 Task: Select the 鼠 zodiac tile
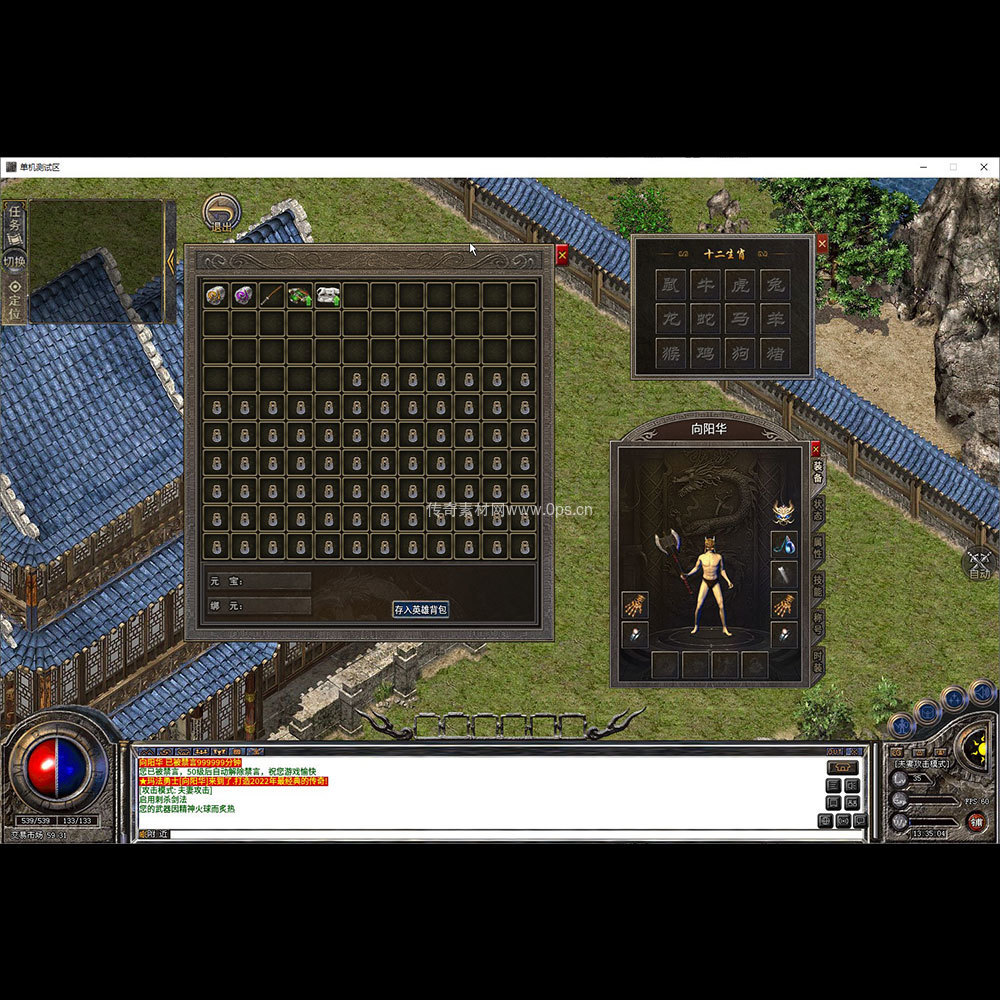point(671,286)
